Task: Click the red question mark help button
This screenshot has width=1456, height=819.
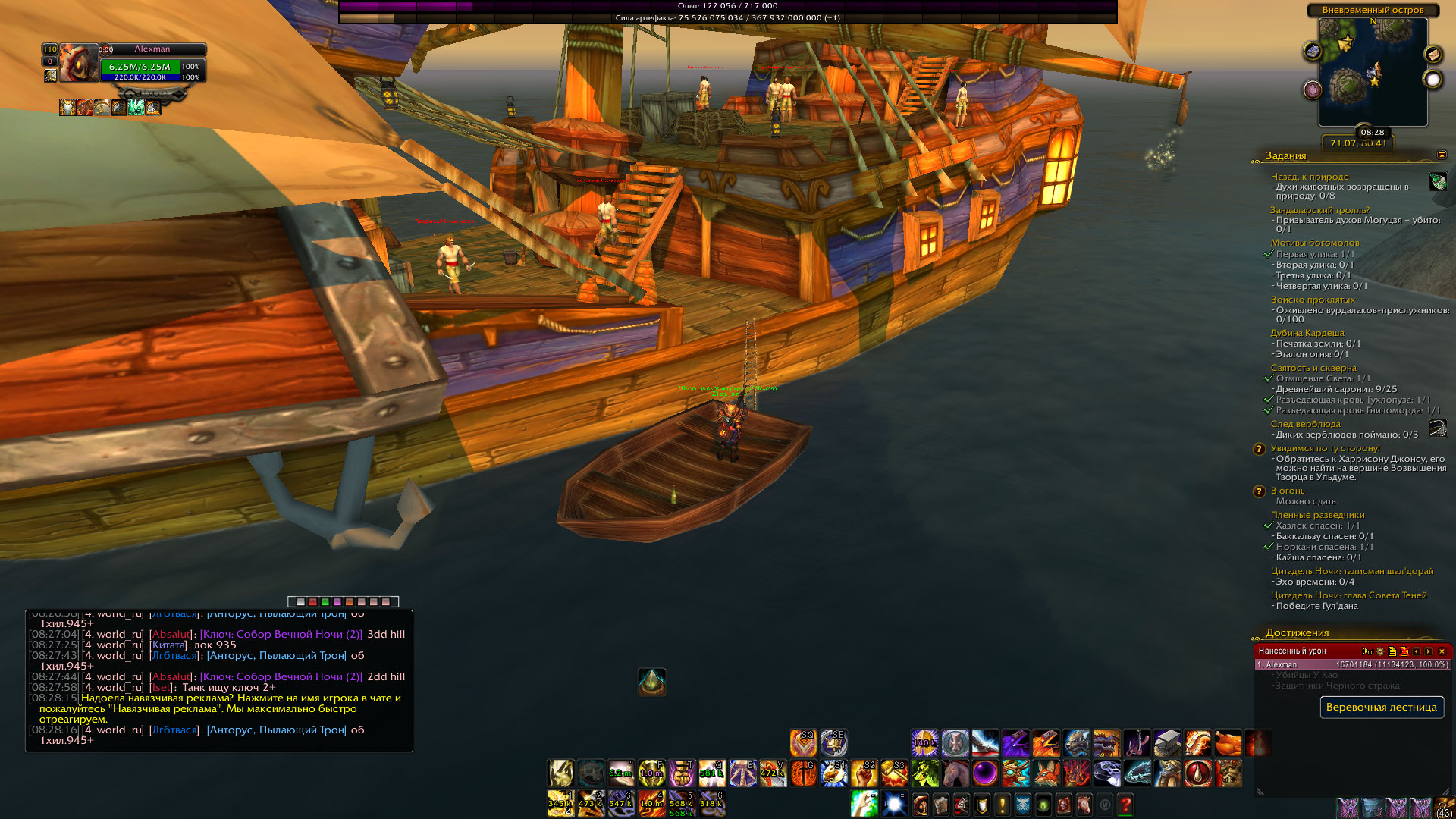Action: click(x=1125, y=804)
